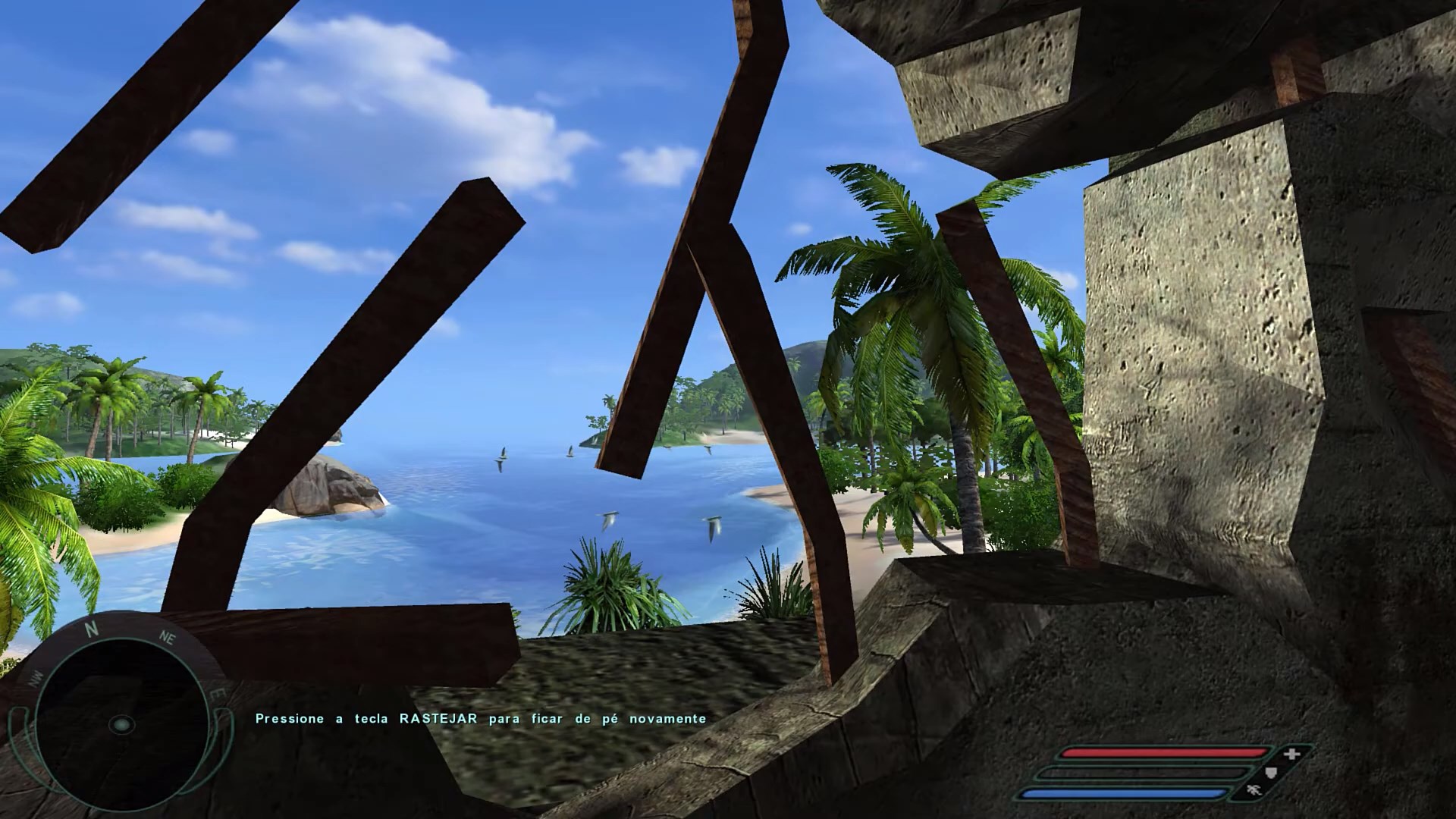The width and height of the screenshot is (1456, 819).
Task: Click the health cross icon
Action: [x=1292, y=754]
